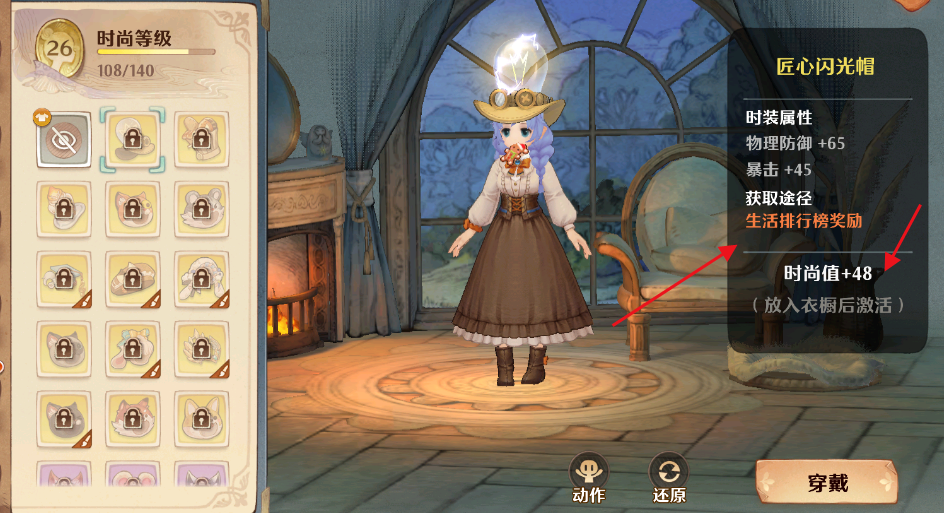944x513 pixels.
Task: Choose the hat slot highlighted with teal brackets
Action: pos(132,139)
